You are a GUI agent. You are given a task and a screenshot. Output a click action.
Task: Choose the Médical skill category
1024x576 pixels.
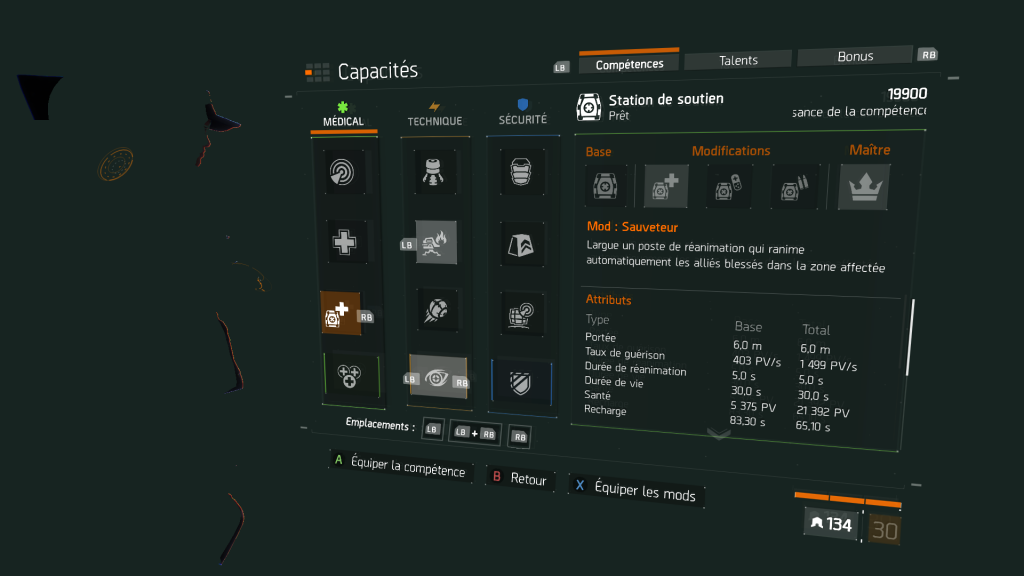343,115
